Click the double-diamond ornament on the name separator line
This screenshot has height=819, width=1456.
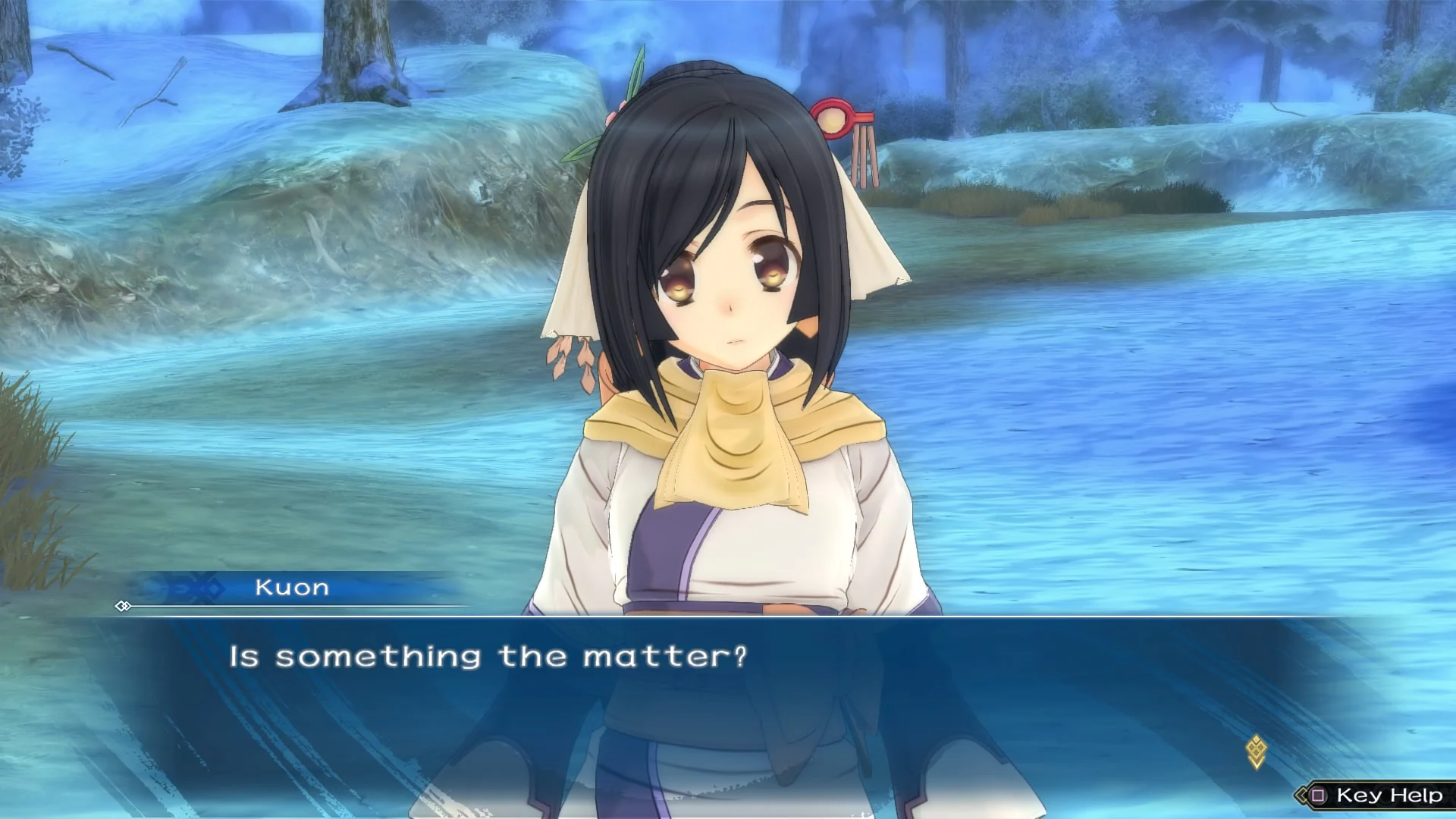pos(124,607)
